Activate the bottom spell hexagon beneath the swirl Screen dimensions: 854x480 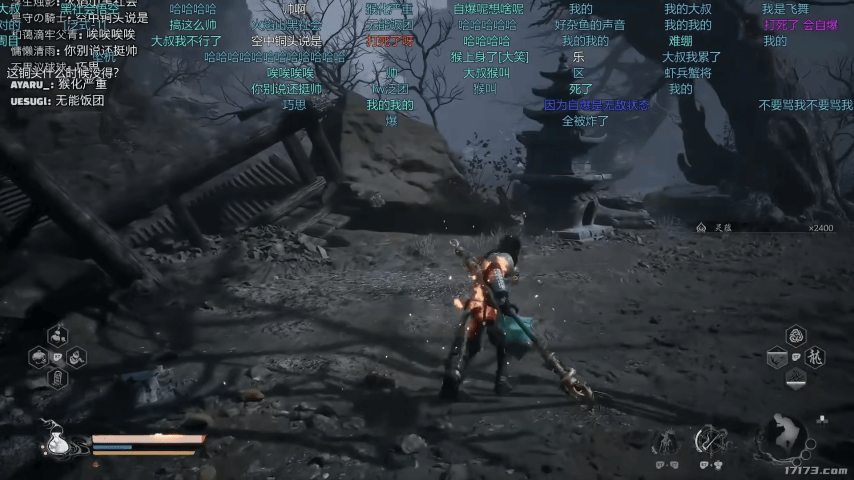pyautogui.click(x=796, y=378)
